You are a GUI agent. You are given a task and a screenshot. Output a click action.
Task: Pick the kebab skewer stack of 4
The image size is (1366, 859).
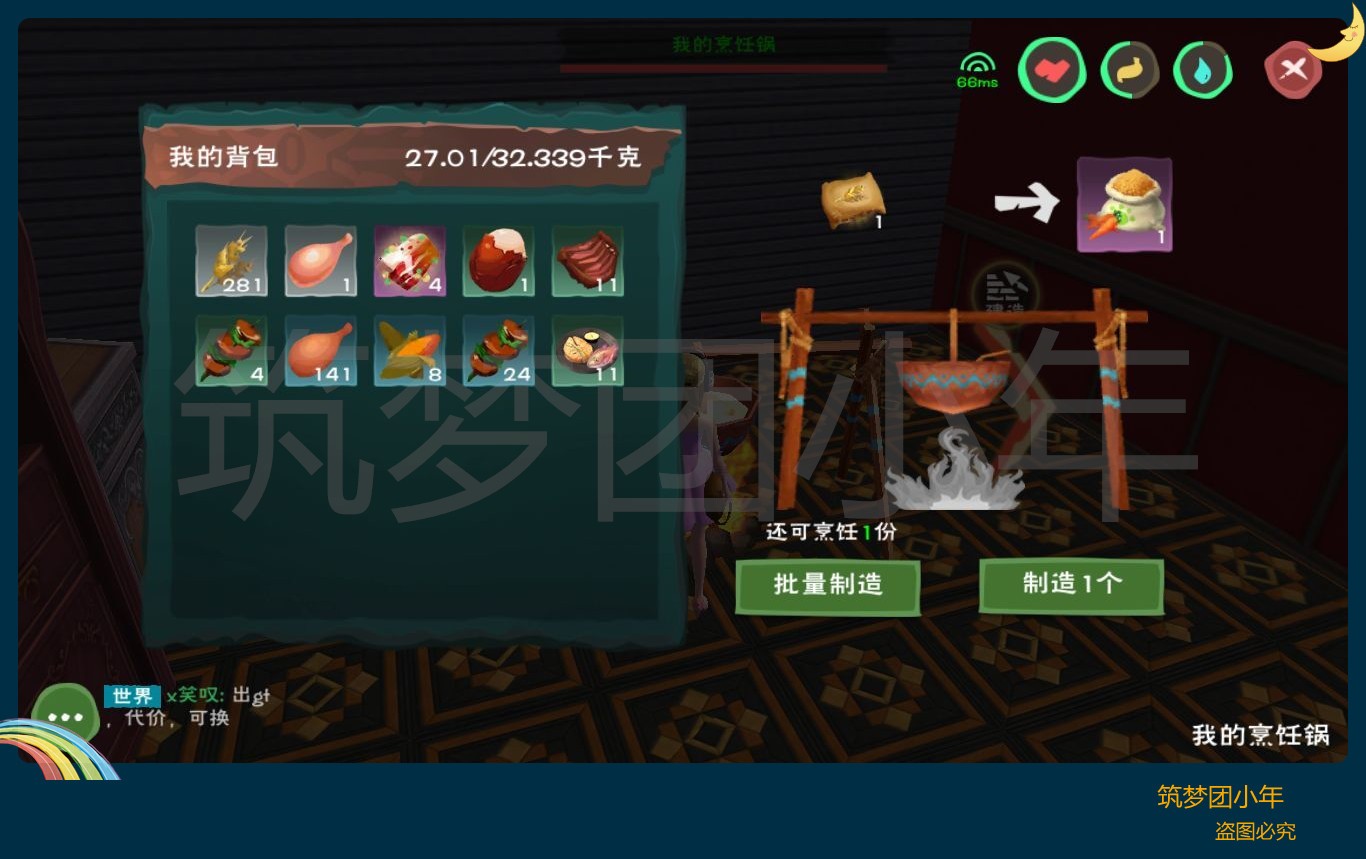(231, 351)
